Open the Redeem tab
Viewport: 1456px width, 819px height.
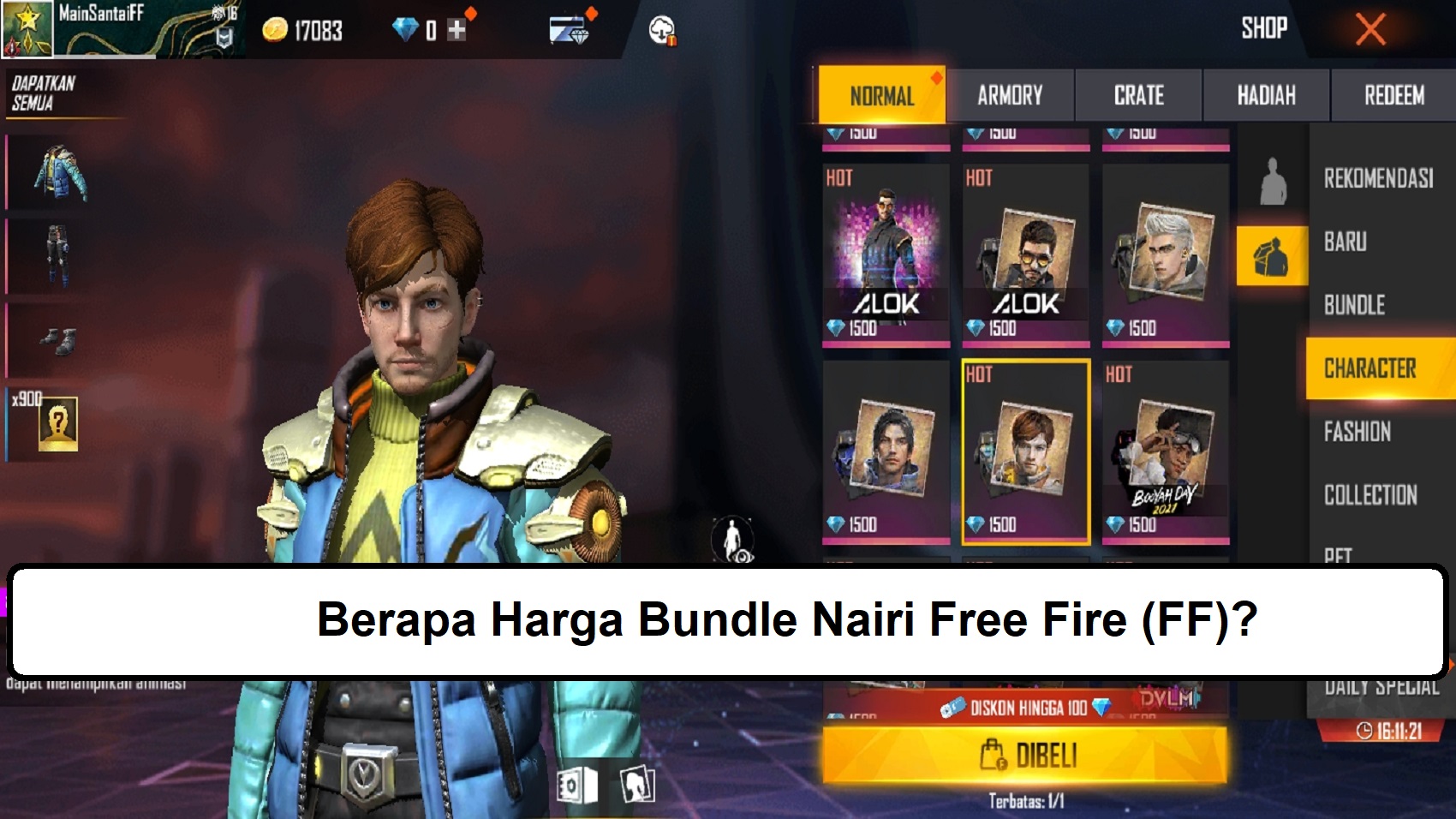coord(1392,95)
